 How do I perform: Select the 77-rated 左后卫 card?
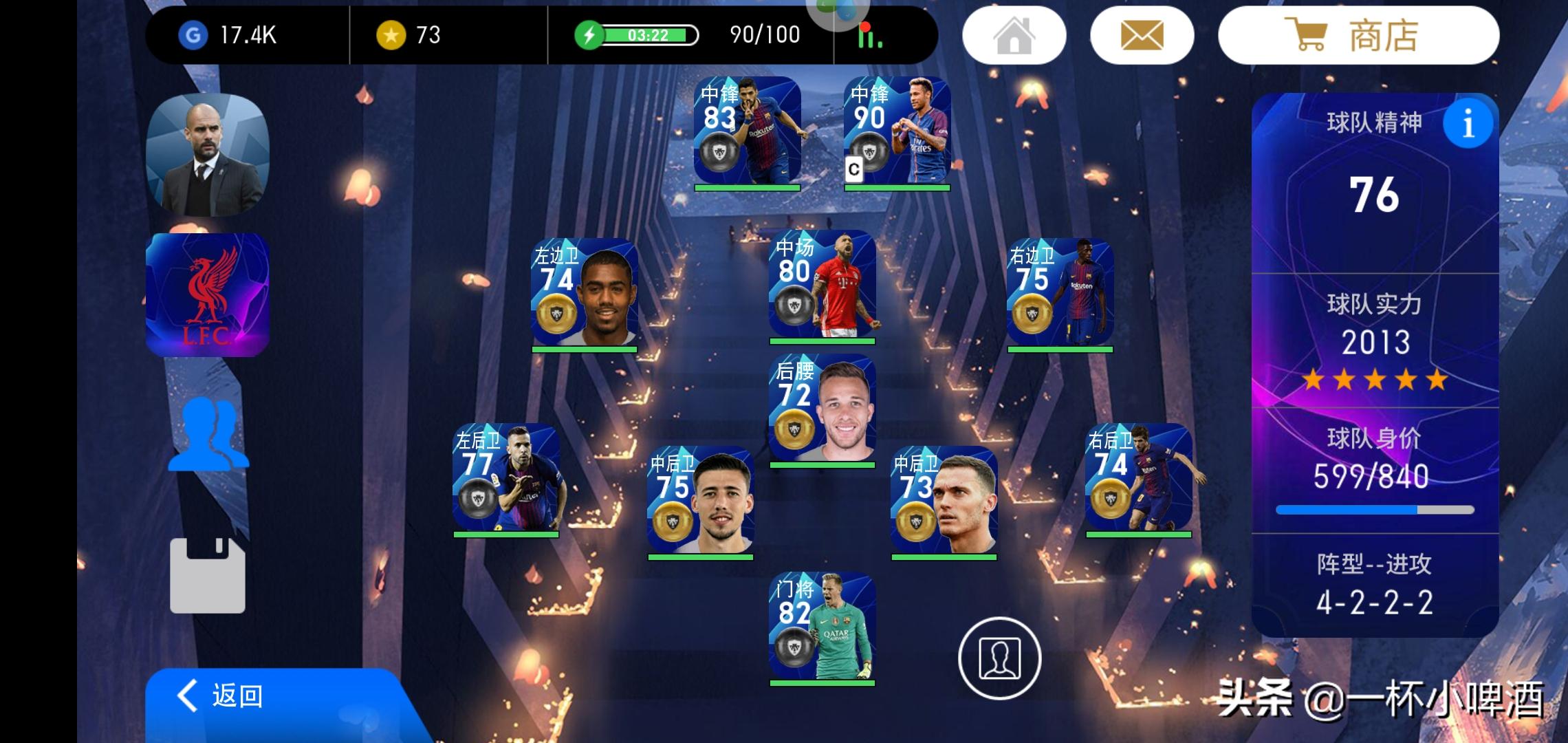(x=506, y=477)
